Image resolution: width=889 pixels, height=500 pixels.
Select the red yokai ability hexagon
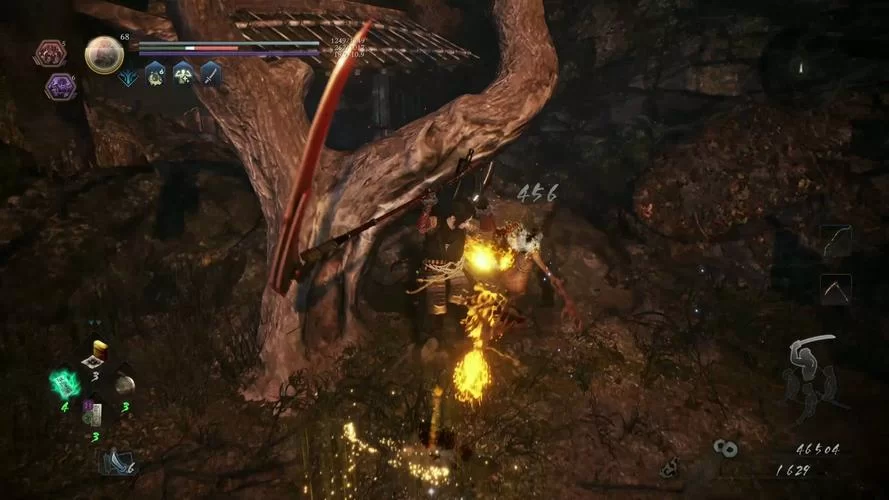[x=50, y=52]
